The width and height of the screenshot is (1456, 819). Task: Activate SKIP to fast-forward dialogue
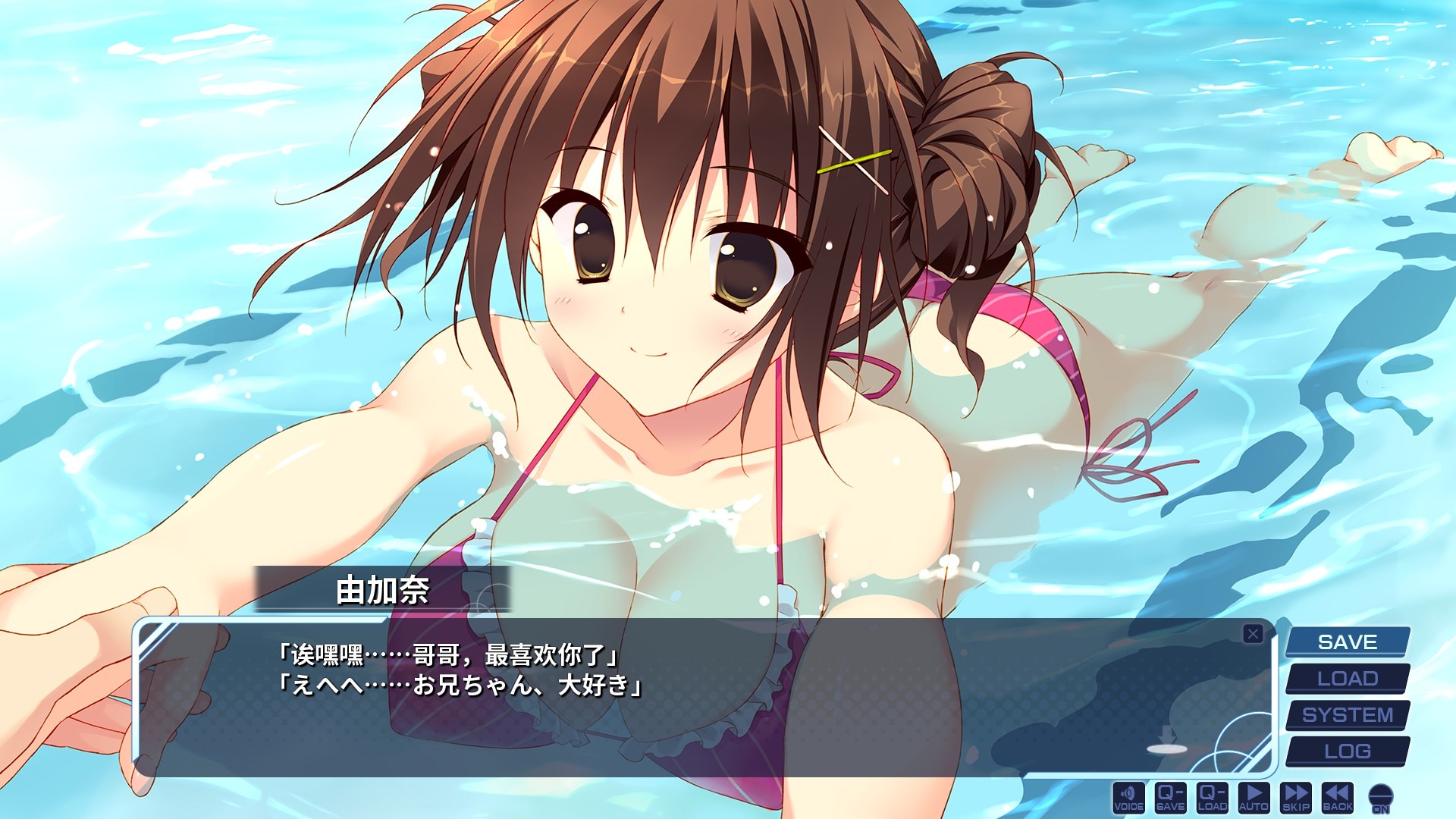tap(1295, 798)
